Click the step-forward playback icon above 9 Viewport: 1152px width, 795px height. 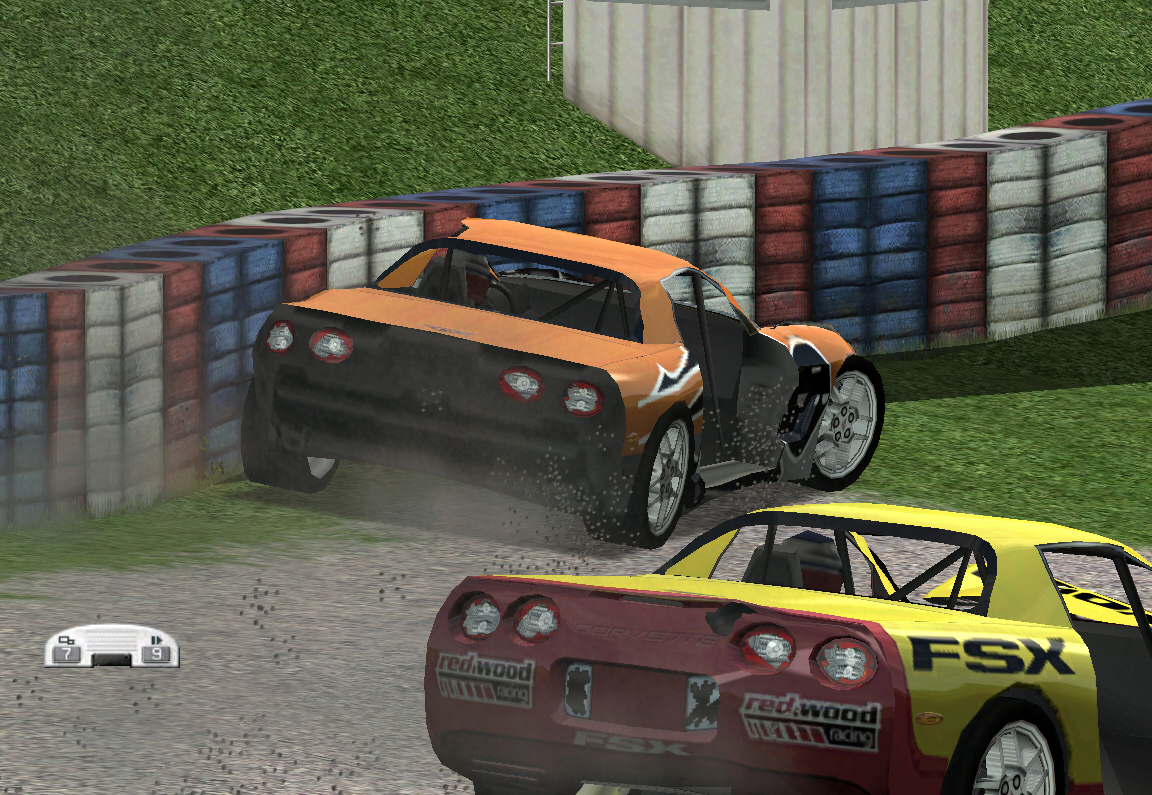point(156,640)
